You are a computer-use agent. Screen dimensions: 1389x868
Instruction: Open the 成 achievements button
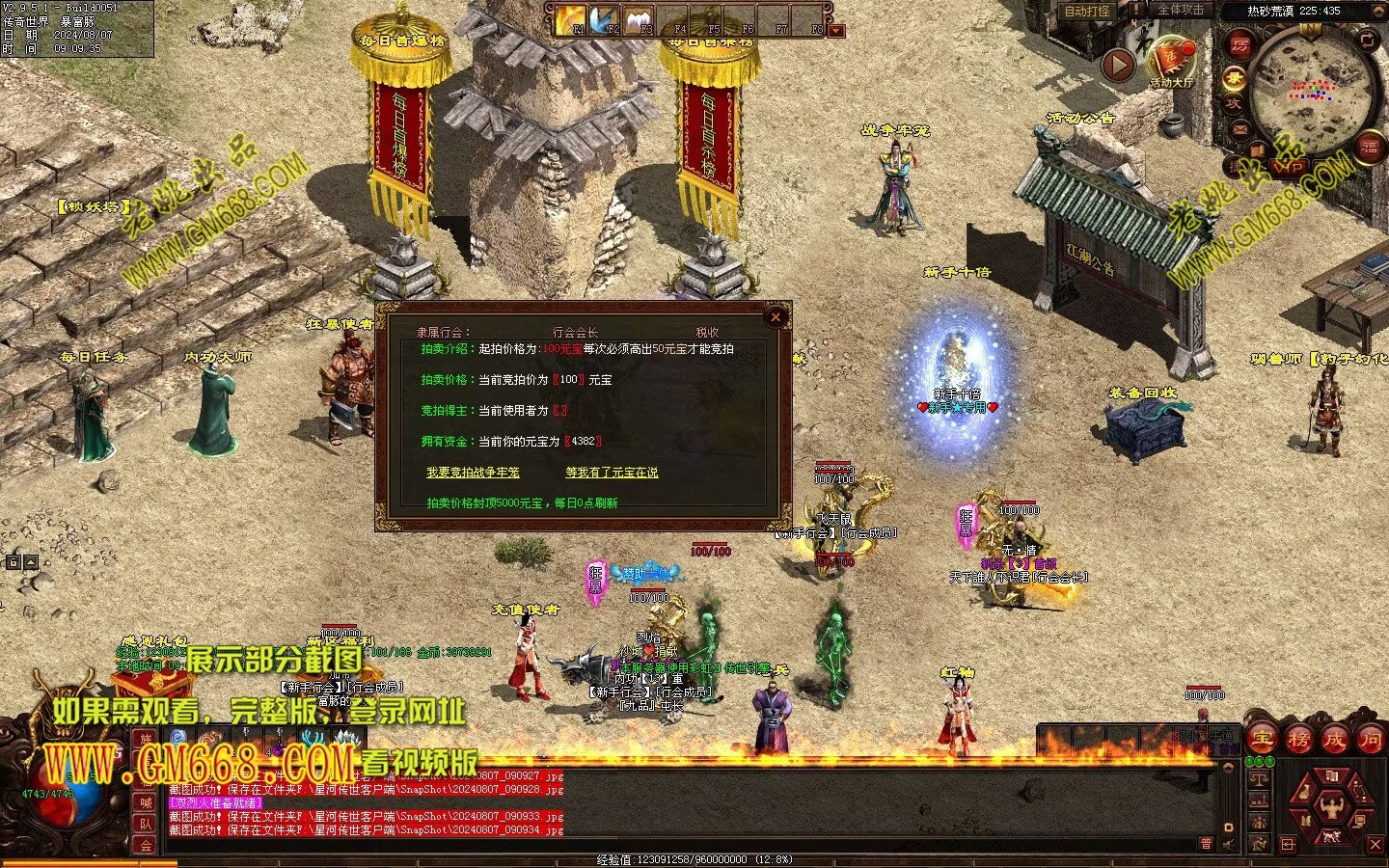click(x=1335, y=740)
